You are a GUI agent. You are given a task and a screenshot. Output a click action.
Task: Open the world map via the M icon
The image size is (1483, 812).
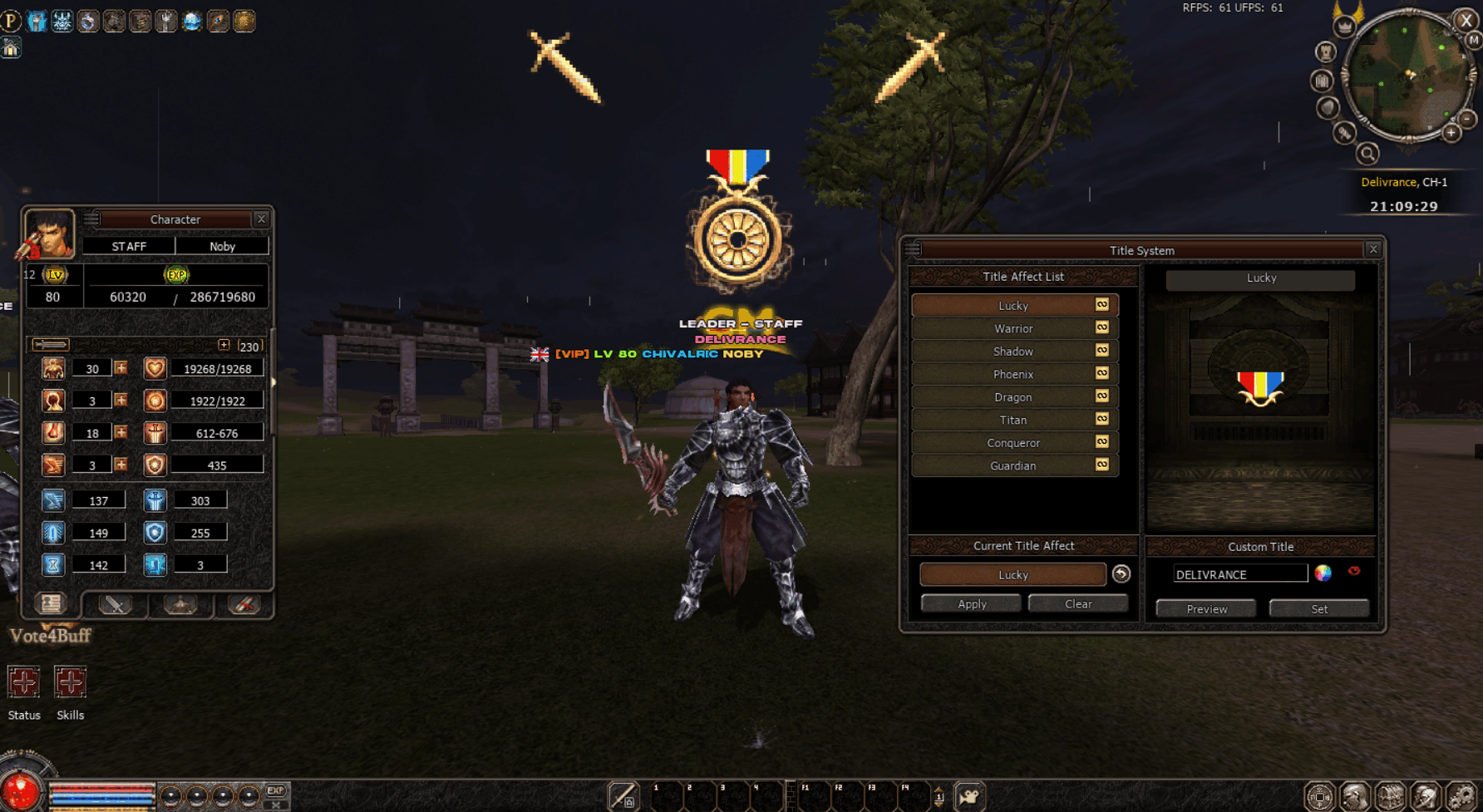click(1473, 39)
